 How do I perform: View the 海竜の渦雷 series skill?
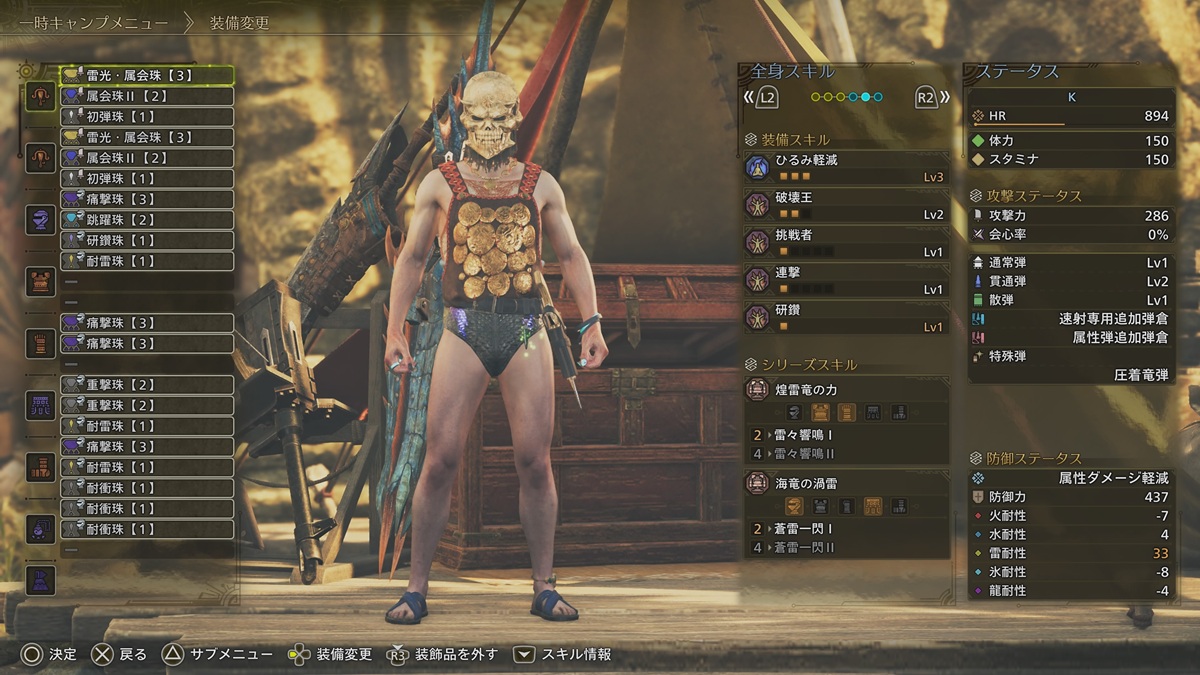[846, 484]
